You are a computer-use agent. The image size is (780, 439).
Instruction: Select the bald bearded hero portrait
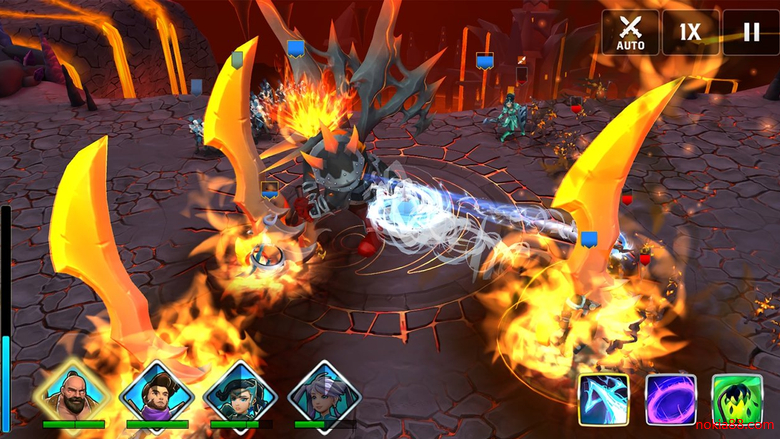coord(72,394)
